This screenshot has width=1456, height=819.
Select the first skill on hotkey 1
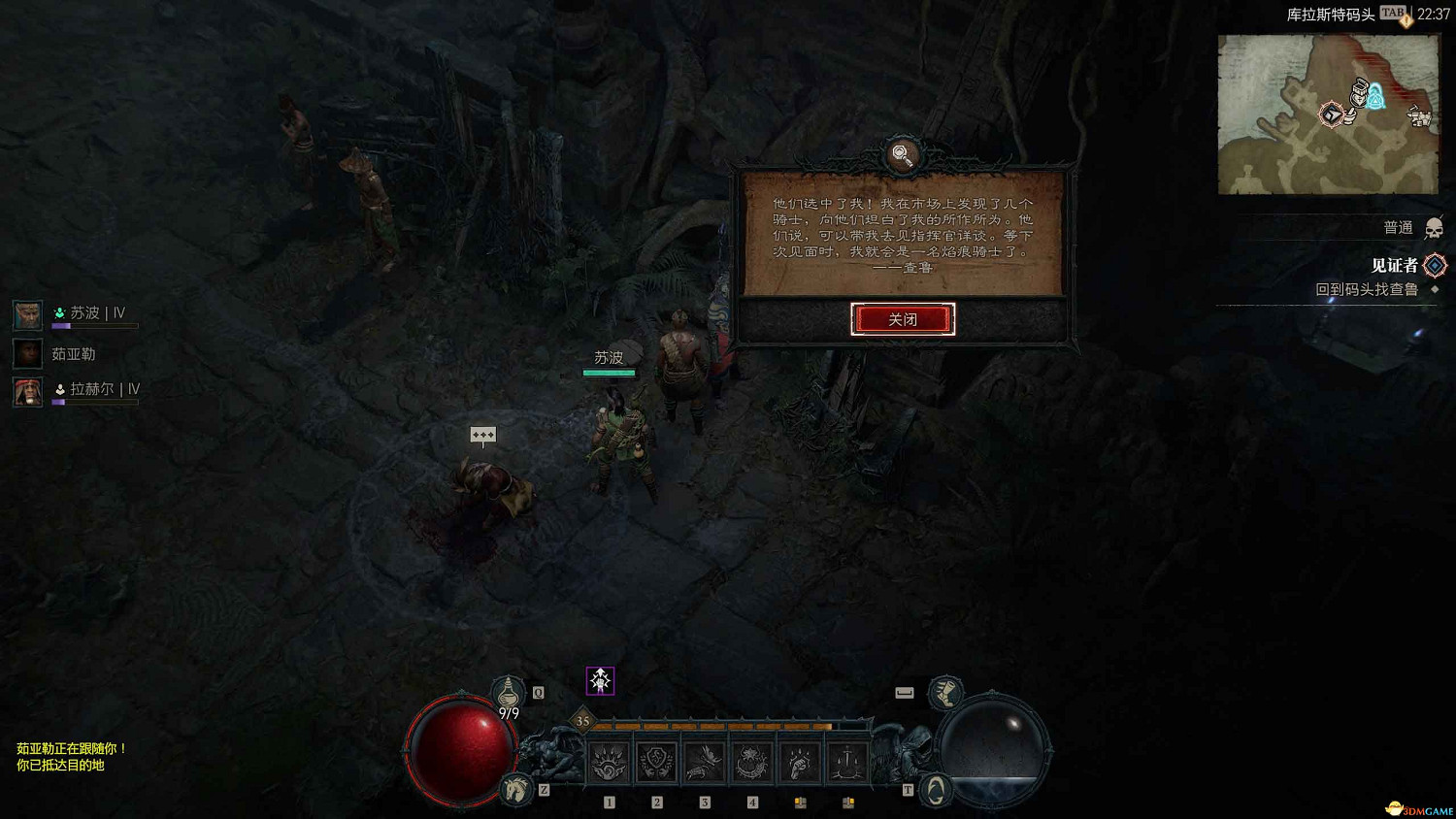[x=609, y=760]
